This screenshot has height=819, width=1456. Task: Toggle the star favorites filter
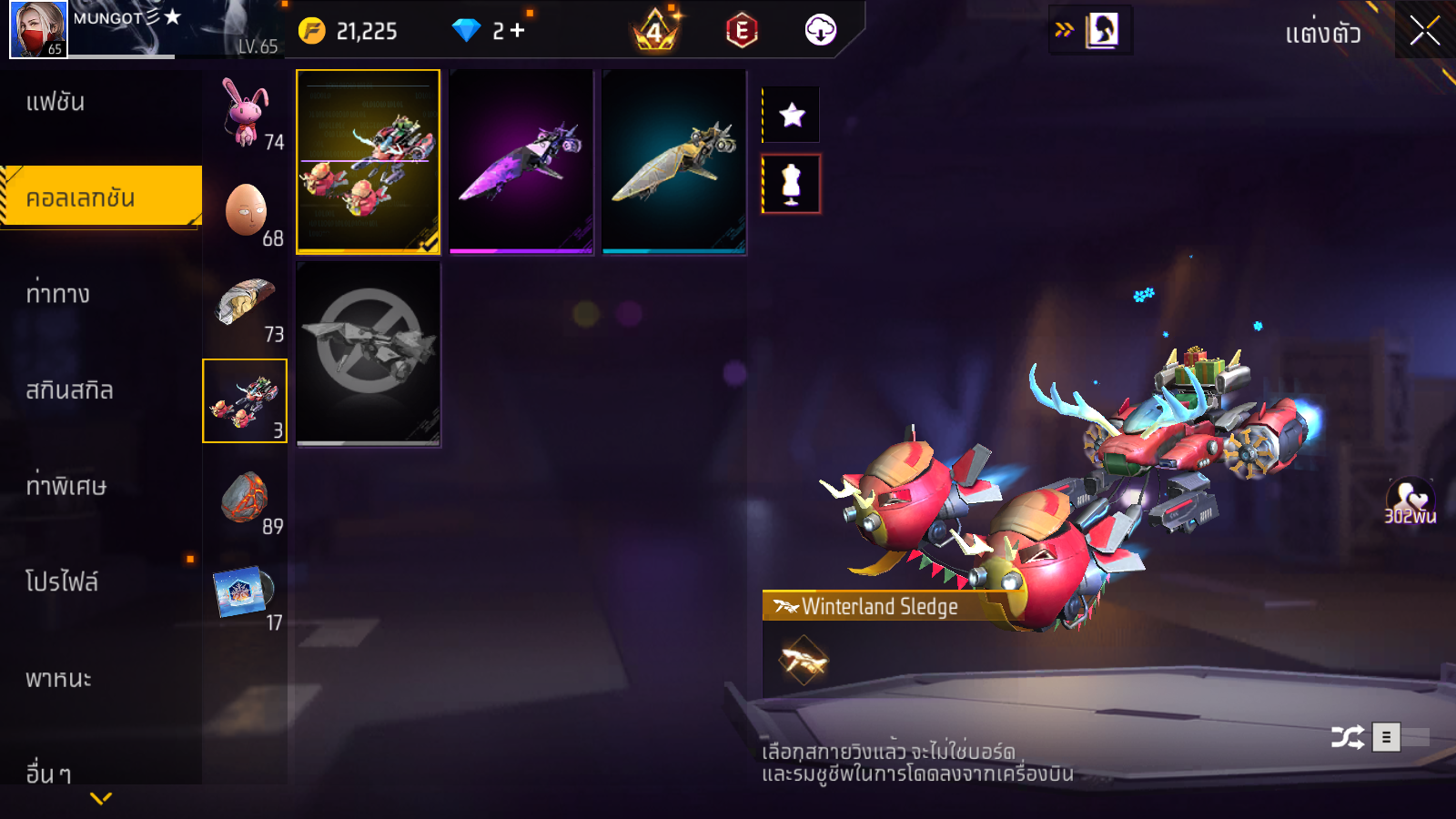point(792,115)
